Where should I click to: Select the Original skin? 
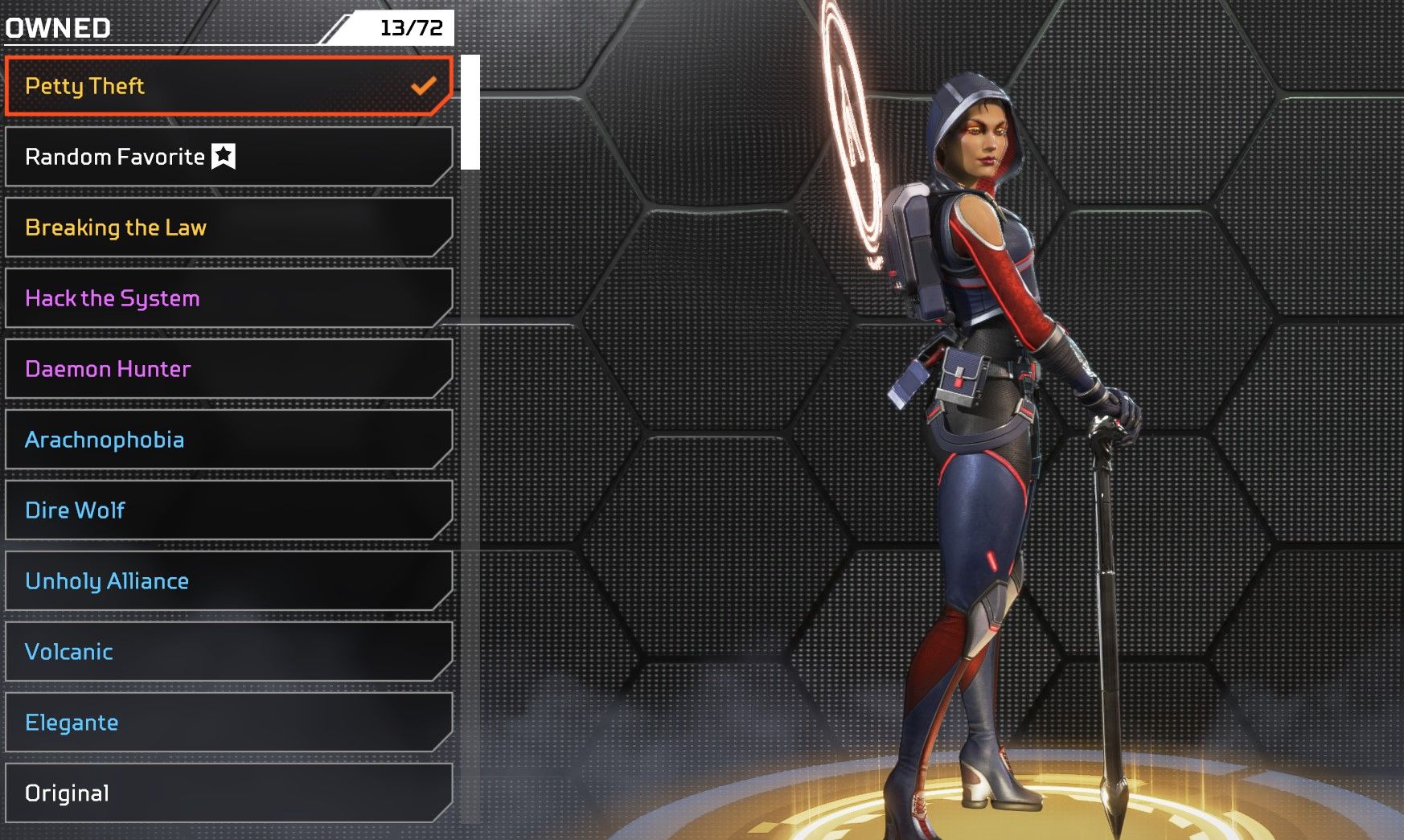[228, 793]
